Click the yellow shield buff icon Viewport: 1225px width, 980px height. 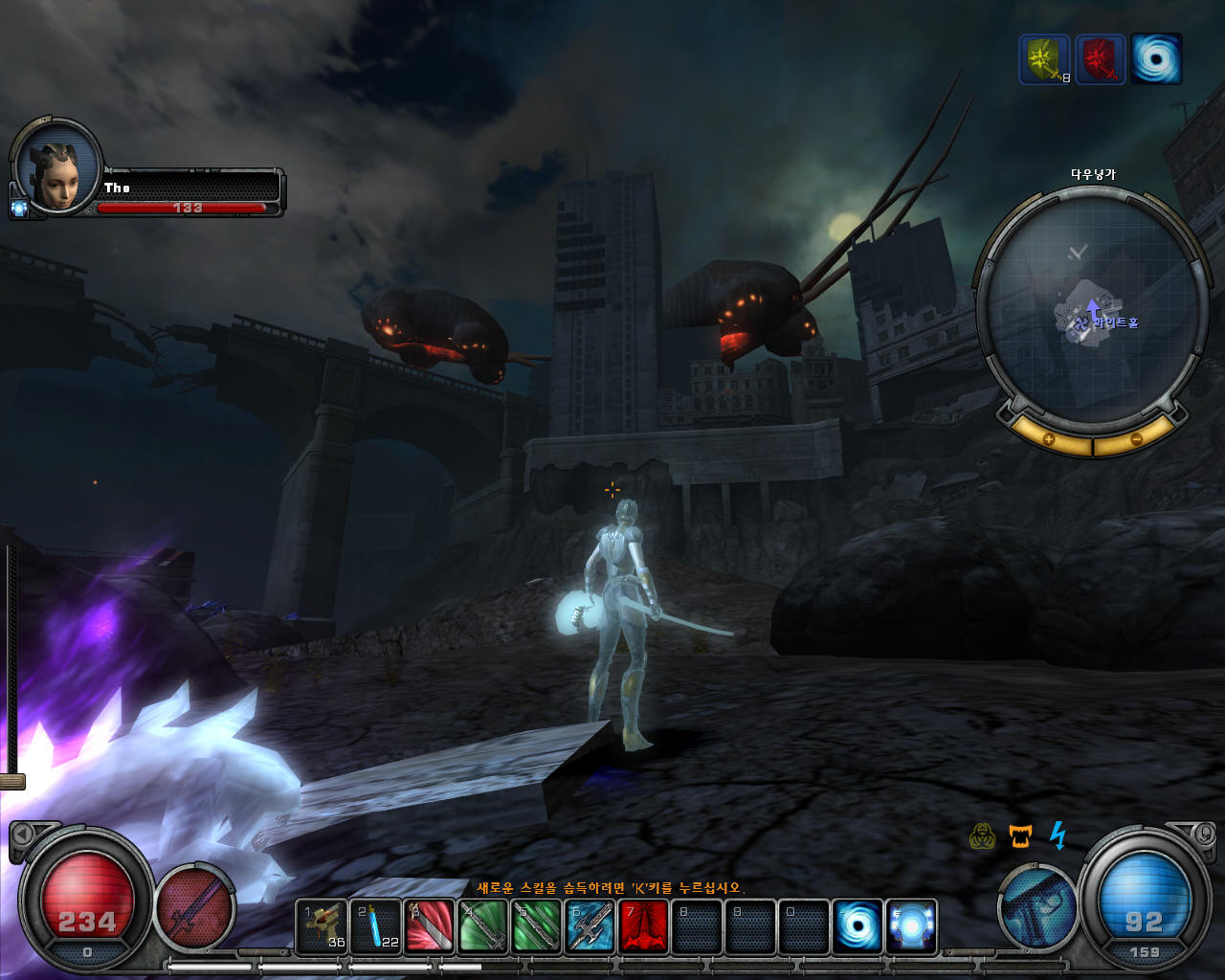(1044, 59)
